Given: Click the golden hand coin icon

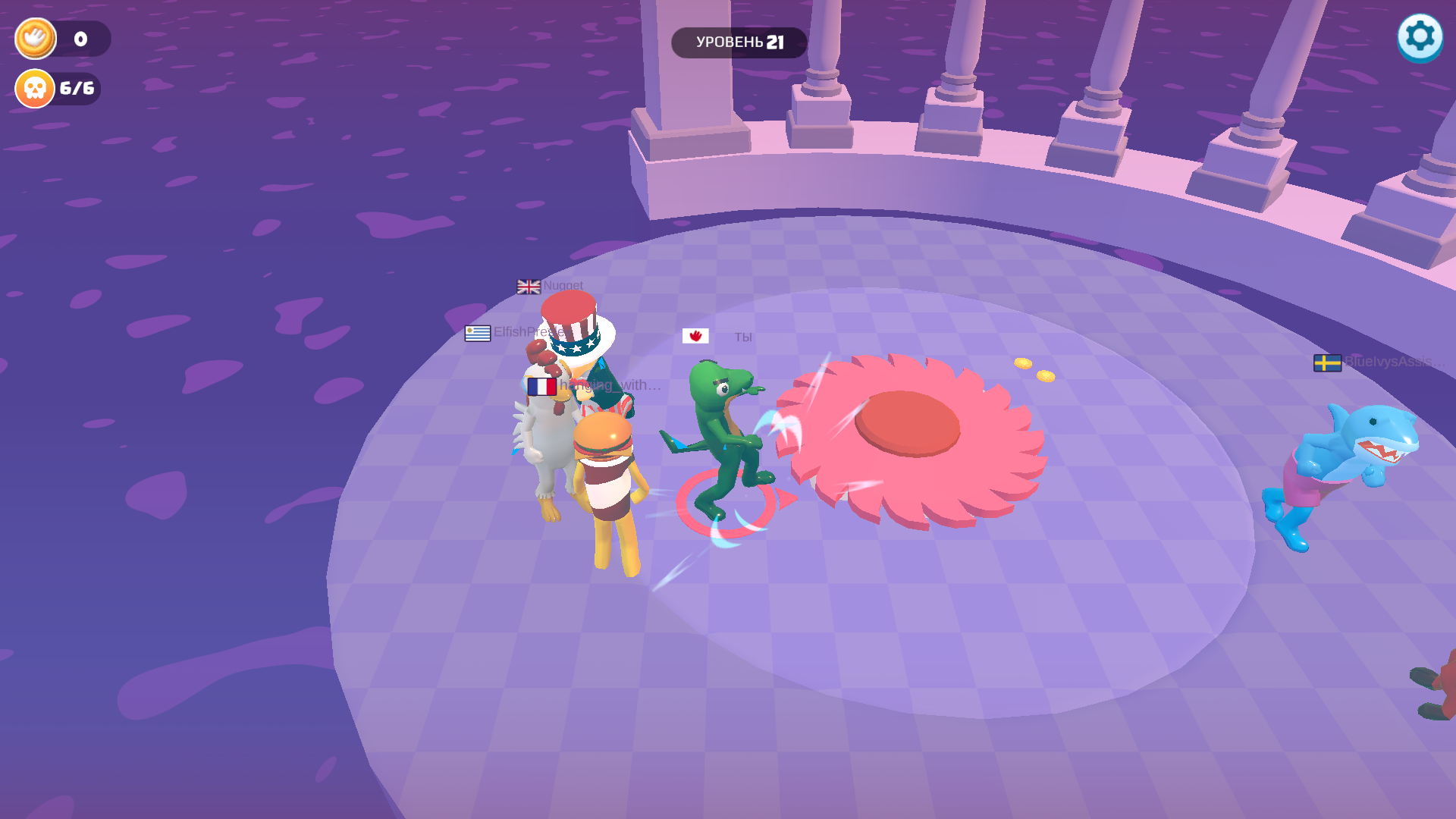Looking at the screenshot, I should tap(34, 38).
